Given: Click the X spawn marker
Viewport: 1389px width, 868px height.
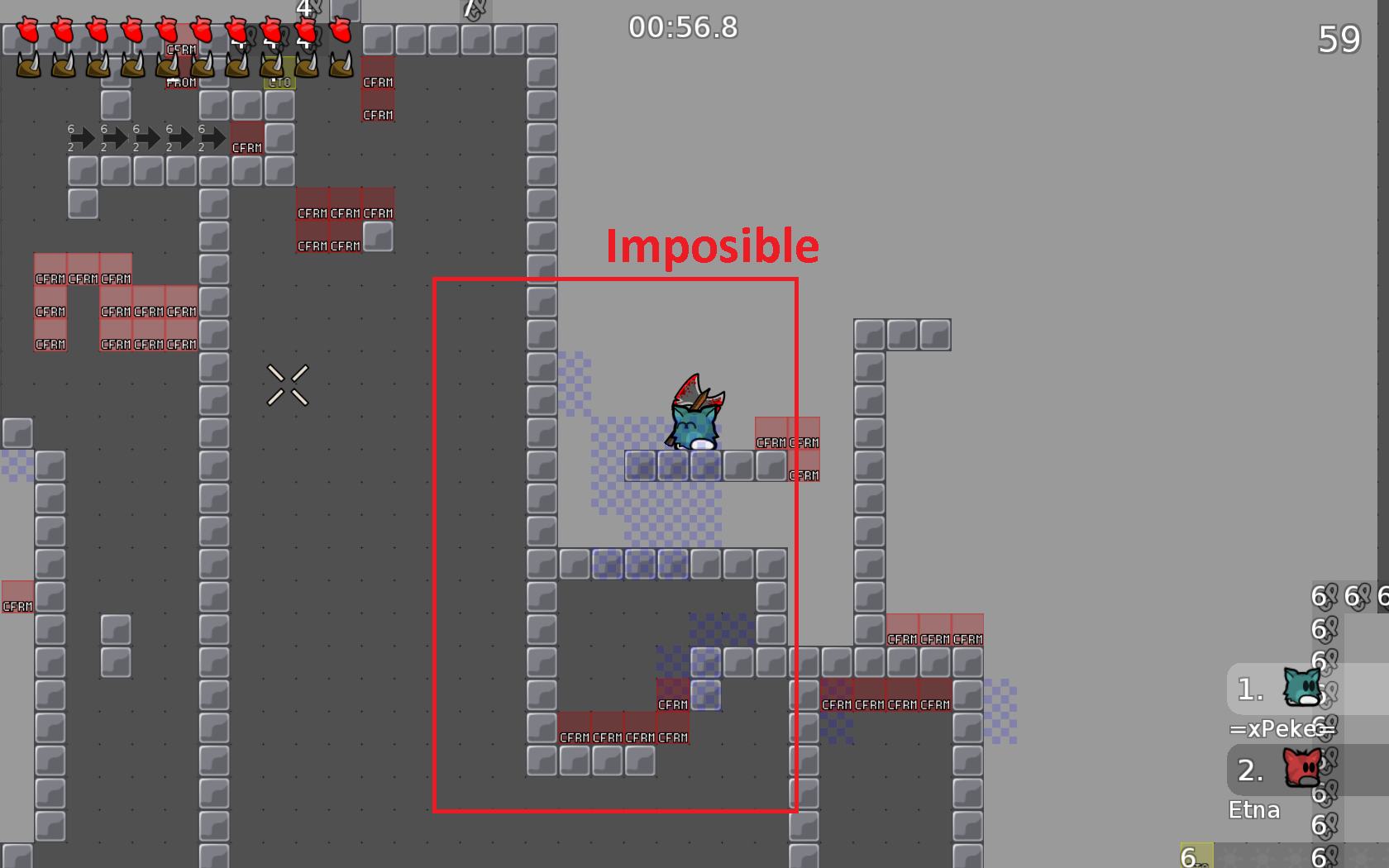Looking at the screenshot, I should (x=288, y=384).
